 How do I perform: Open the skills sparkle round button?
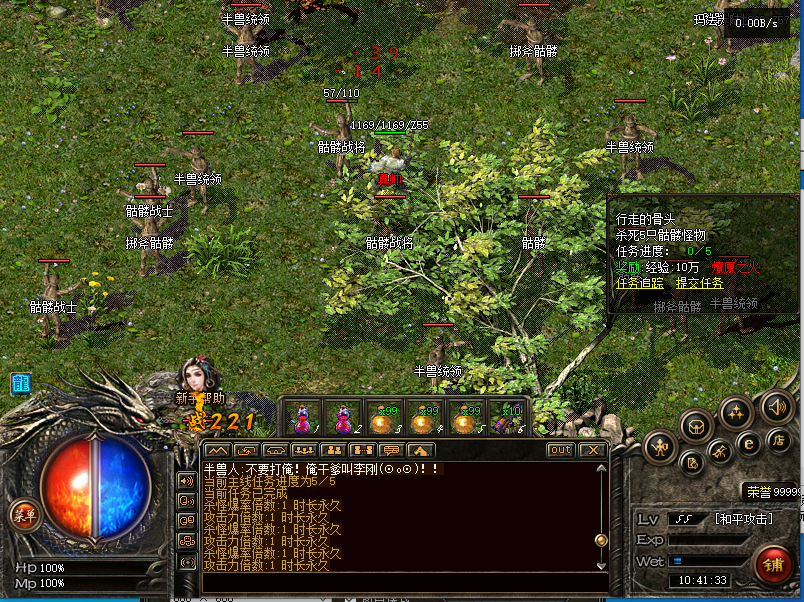click(736, 412)
